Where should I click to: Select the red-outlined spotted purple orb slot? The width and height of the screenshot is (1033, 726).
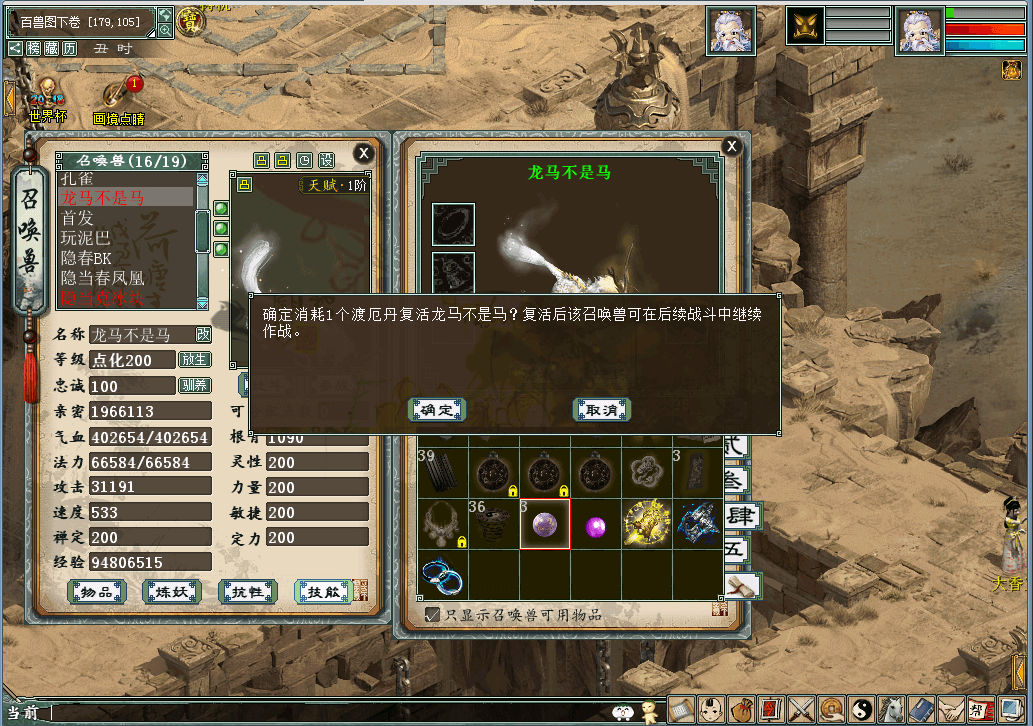545,524
